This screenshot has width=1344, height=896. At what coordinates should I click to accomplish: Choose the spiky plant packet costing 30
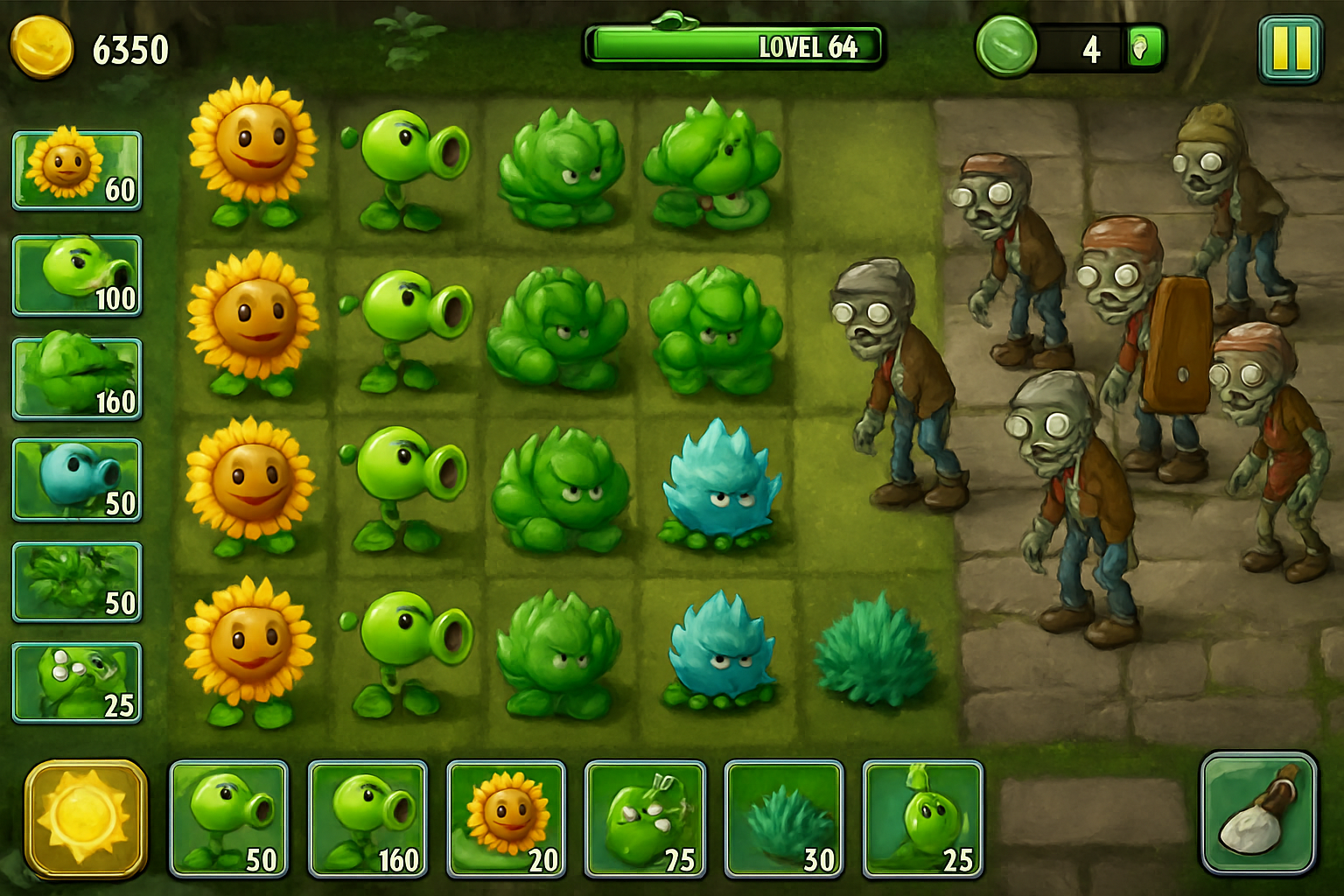click(x=782, y=816)
